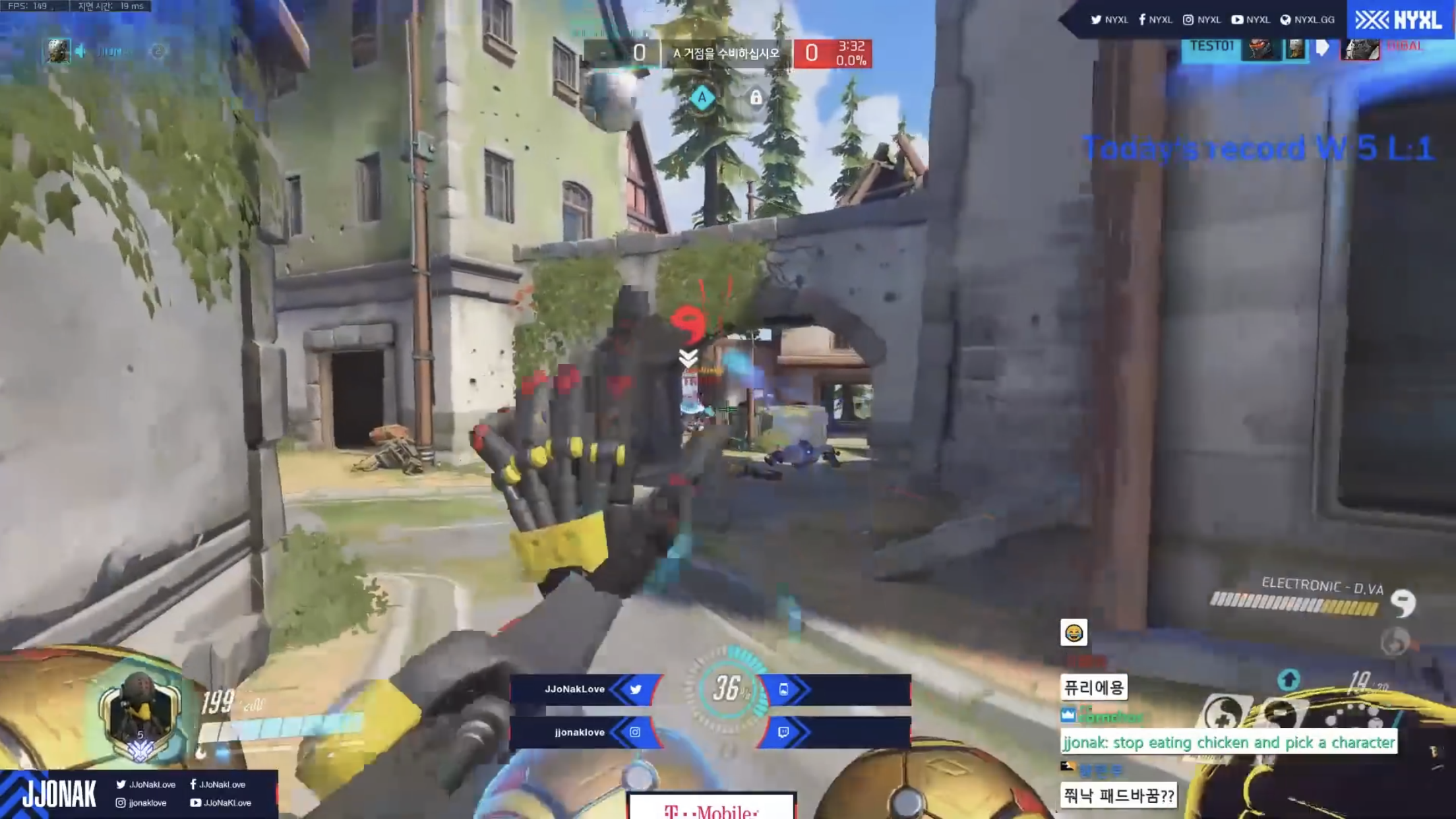Select the Orb of Harmony ability icon
Image resolution: width=1456 pixels, height=819 pixels.
[1222, 714]
